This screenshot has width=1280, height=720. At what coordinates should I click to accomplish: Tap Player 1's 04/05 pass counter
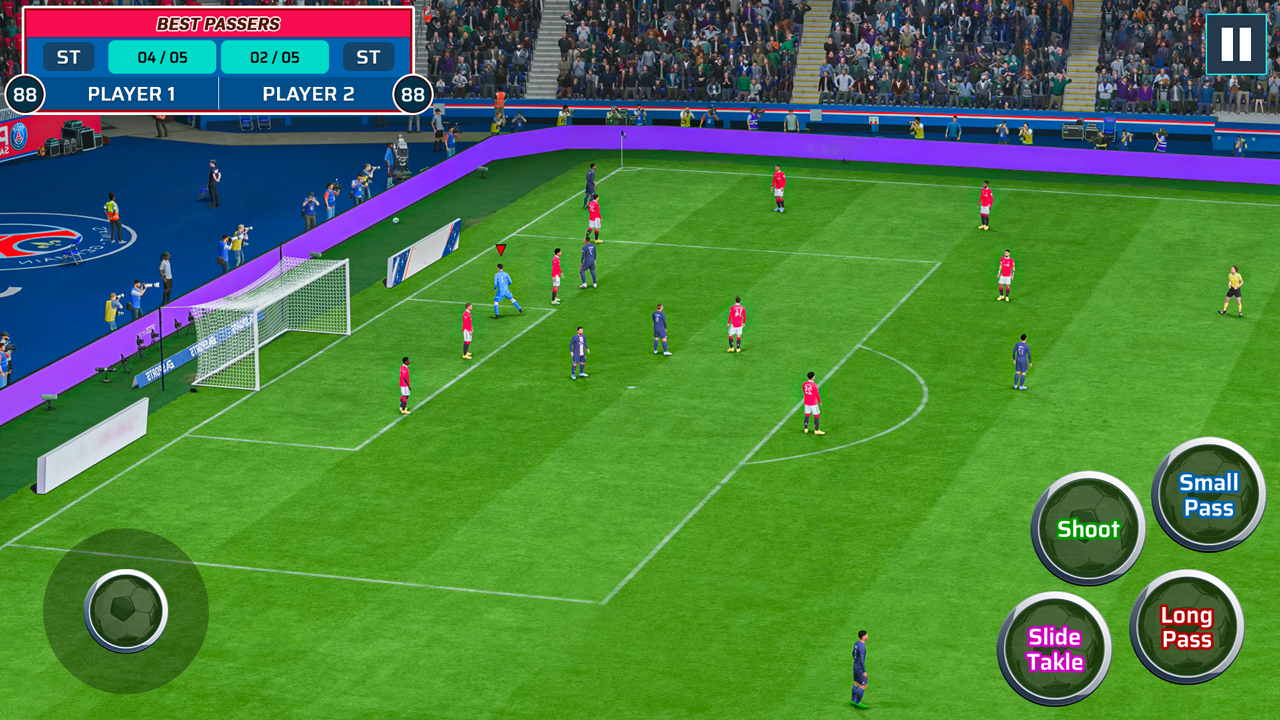click(160, 57)
